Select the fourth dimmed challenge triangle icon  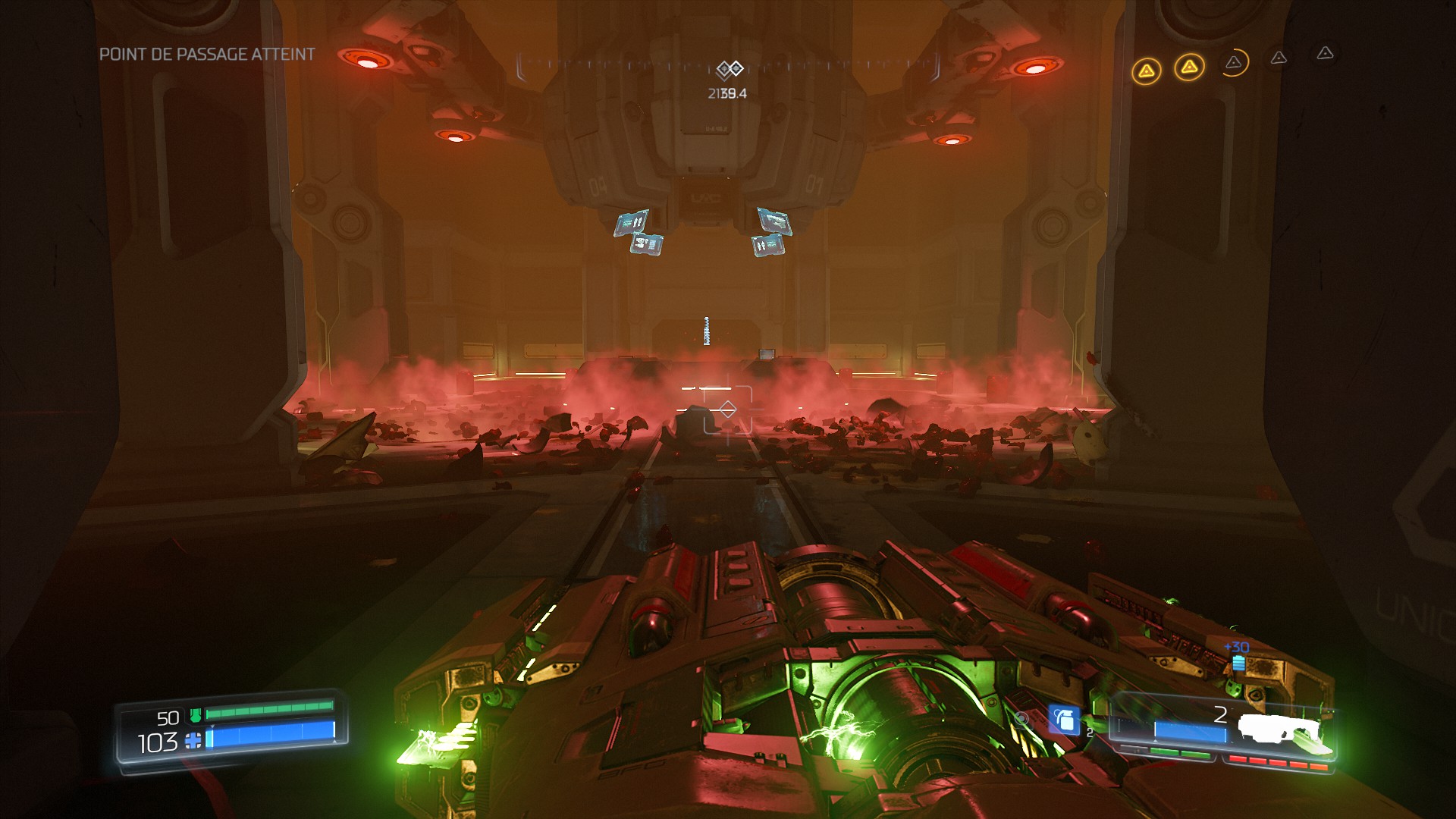[x=1279, y=59]
